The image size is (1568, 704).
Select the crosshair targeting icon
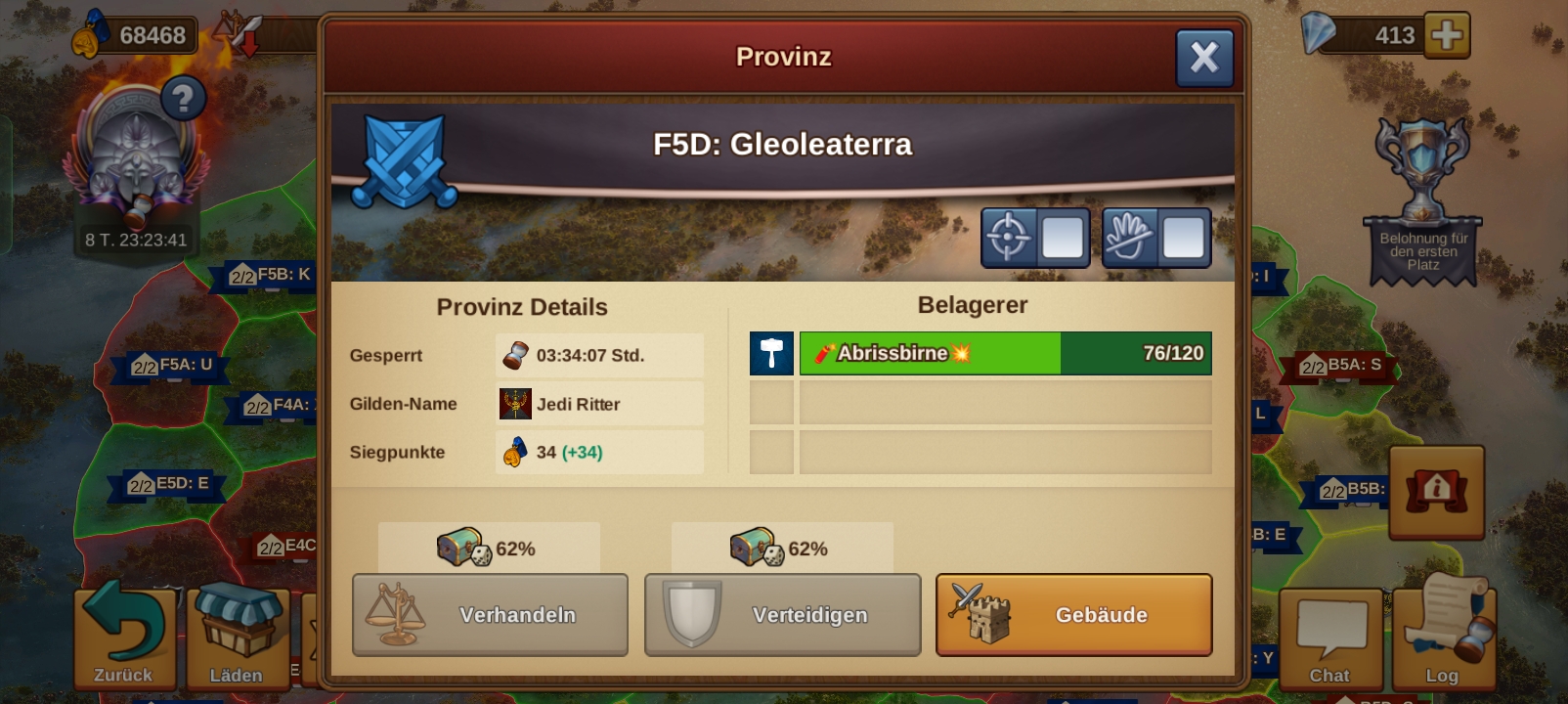click(1006, 238)
